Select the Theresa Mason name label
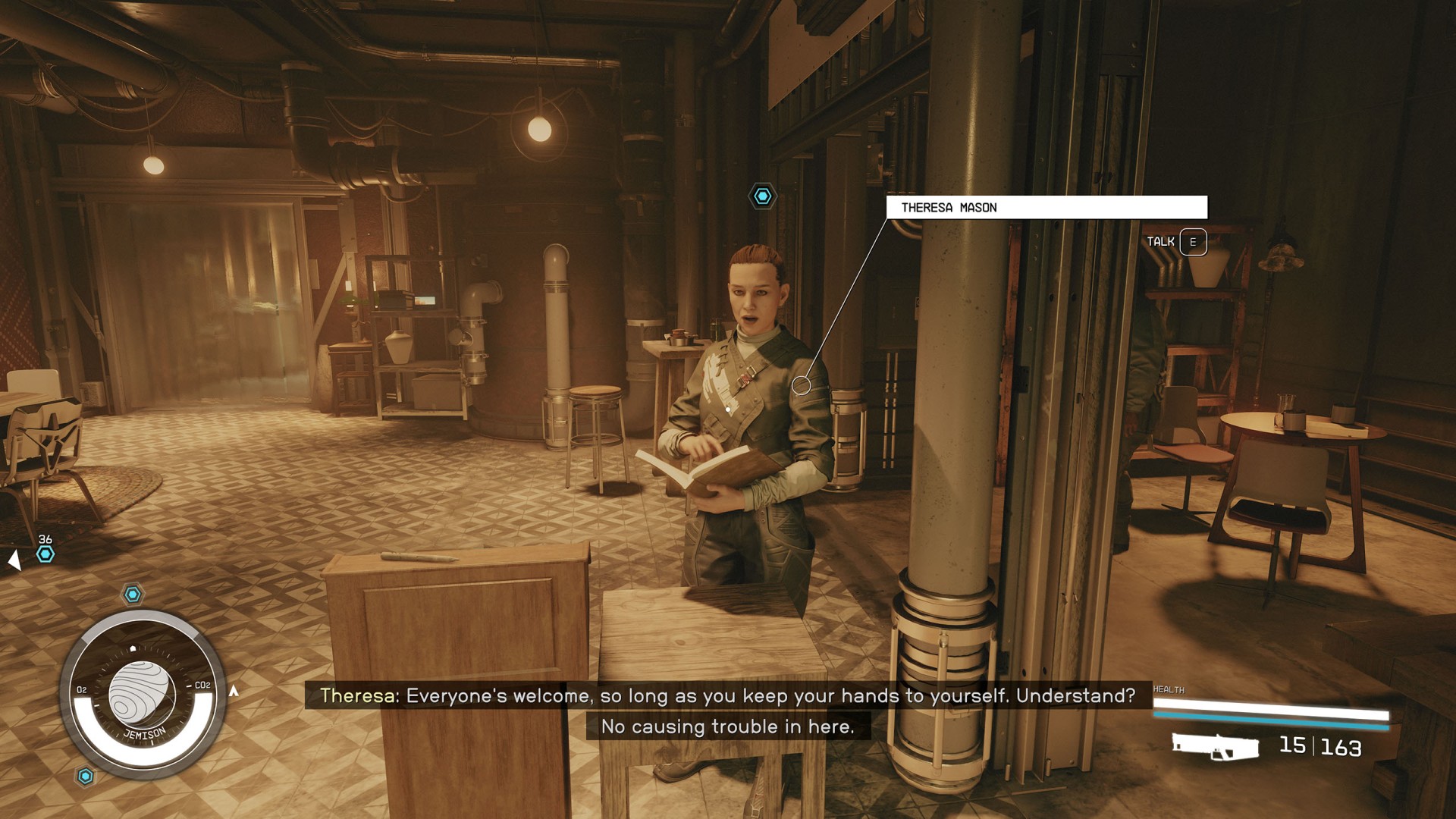1456x819 pixels. coord(1046,208)
